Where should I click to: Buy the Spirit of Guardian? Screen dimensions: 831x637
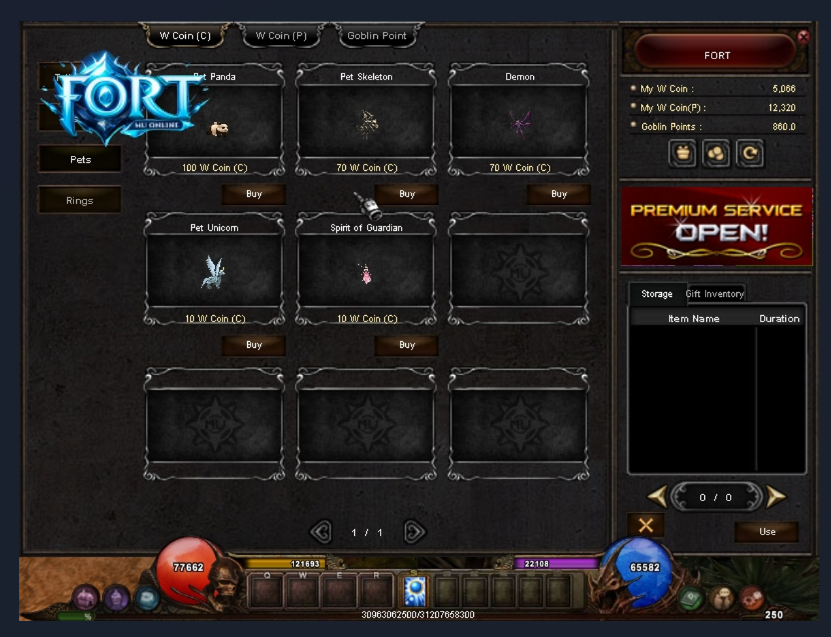(x=406, y=345)
